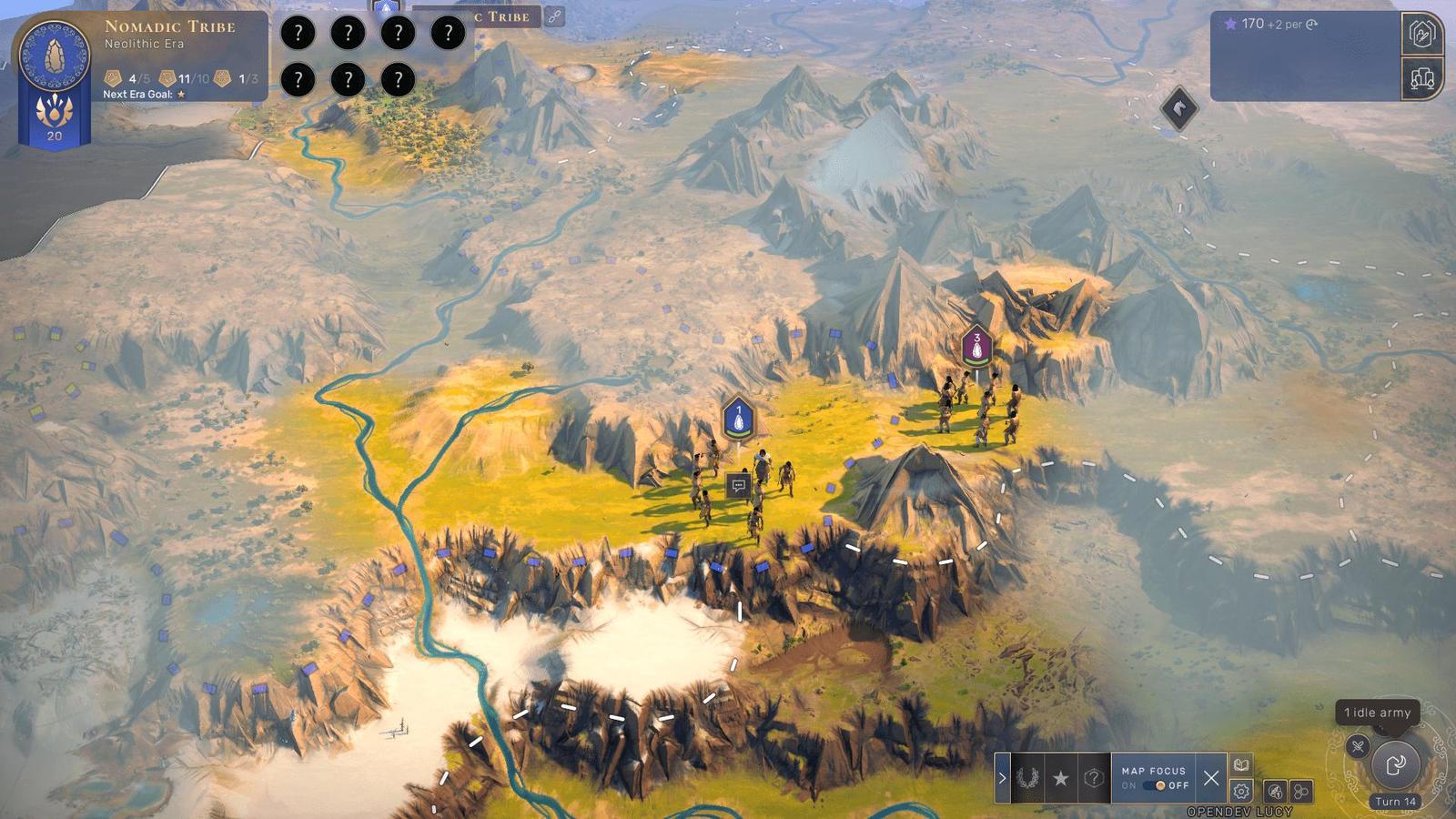Toggle the Map Focus switch

(1157, 785)
